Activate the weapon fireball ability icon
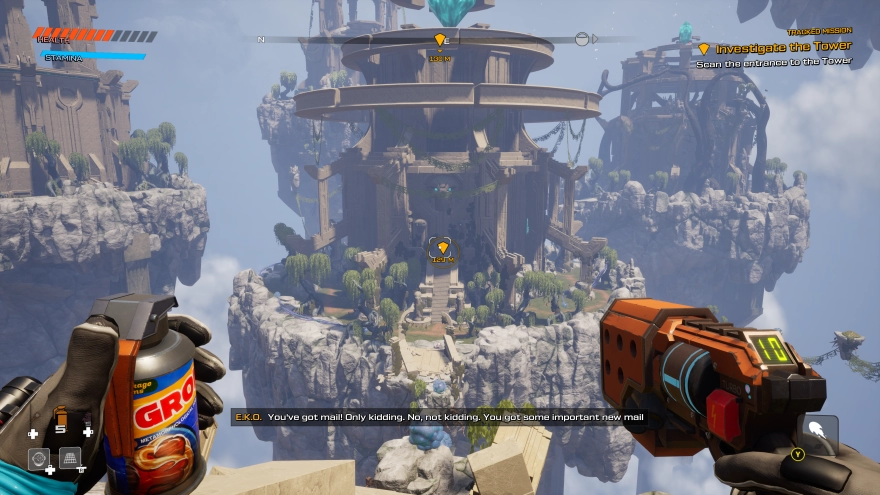 point(817,432)
